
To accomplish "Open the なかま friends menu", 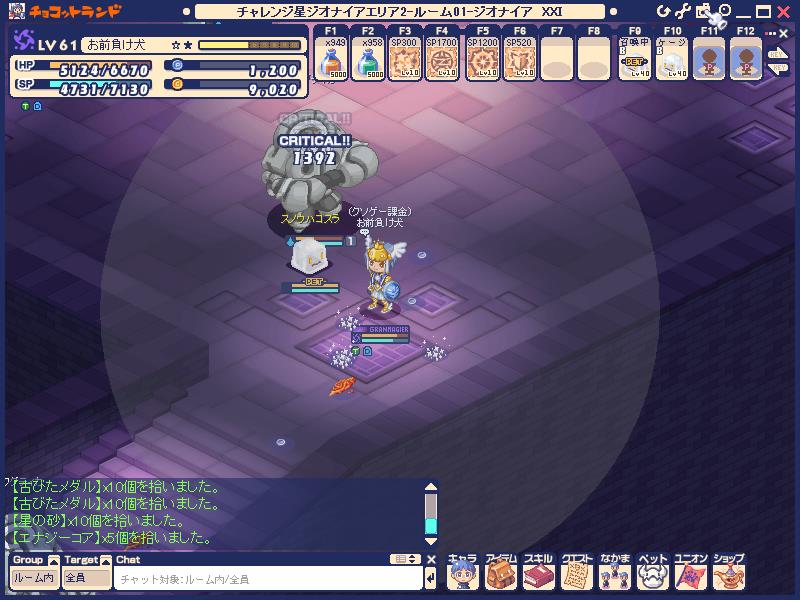I will coord(614,573).
